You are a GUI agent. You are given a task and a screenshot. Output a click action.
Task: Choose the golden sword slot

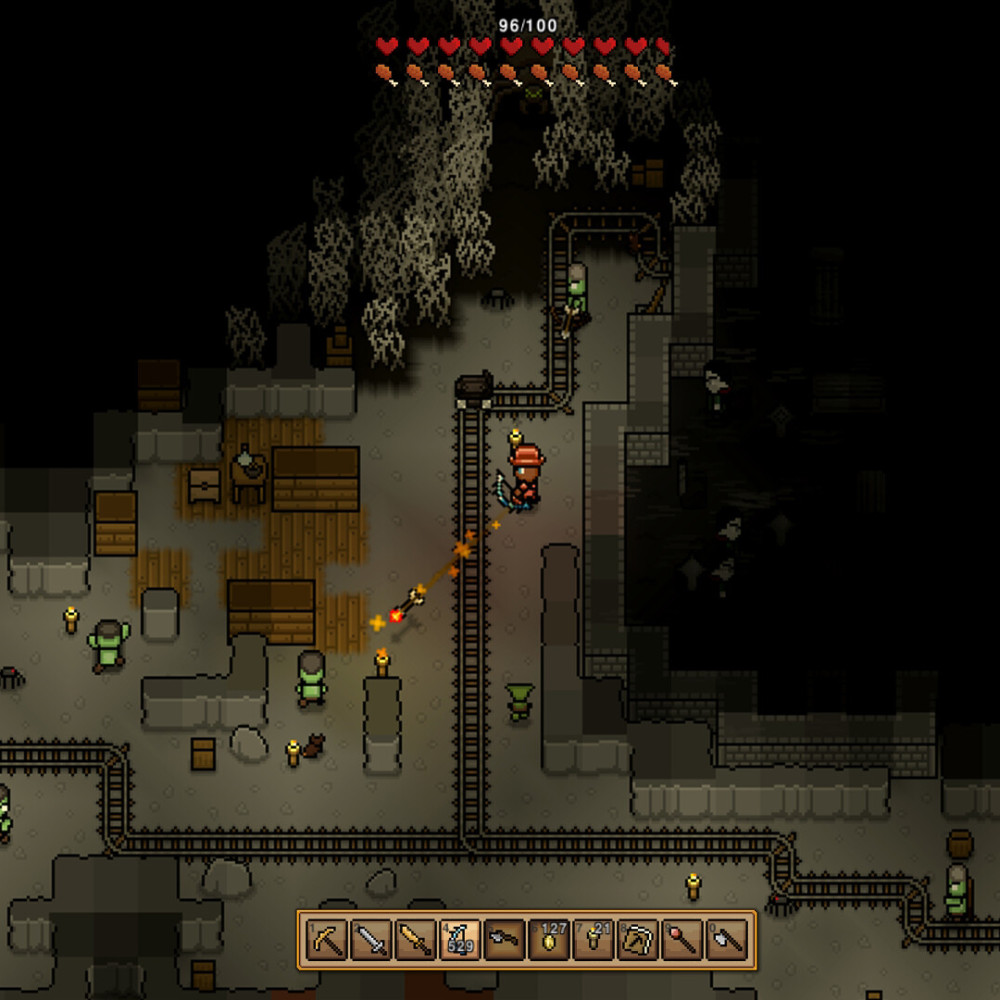click(x=415, y=940)
